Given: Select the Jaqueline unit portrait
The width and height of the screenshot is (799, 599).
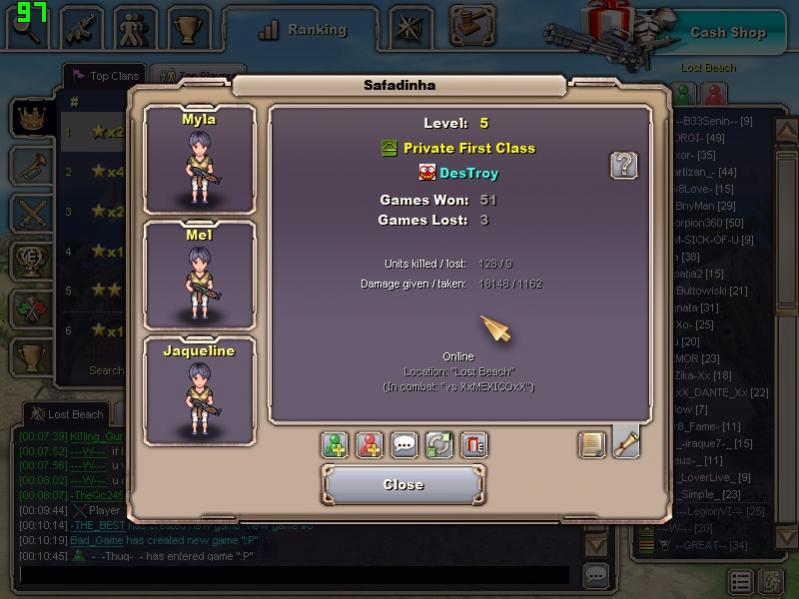Looking at the screenshot, I should pos(199,390).
